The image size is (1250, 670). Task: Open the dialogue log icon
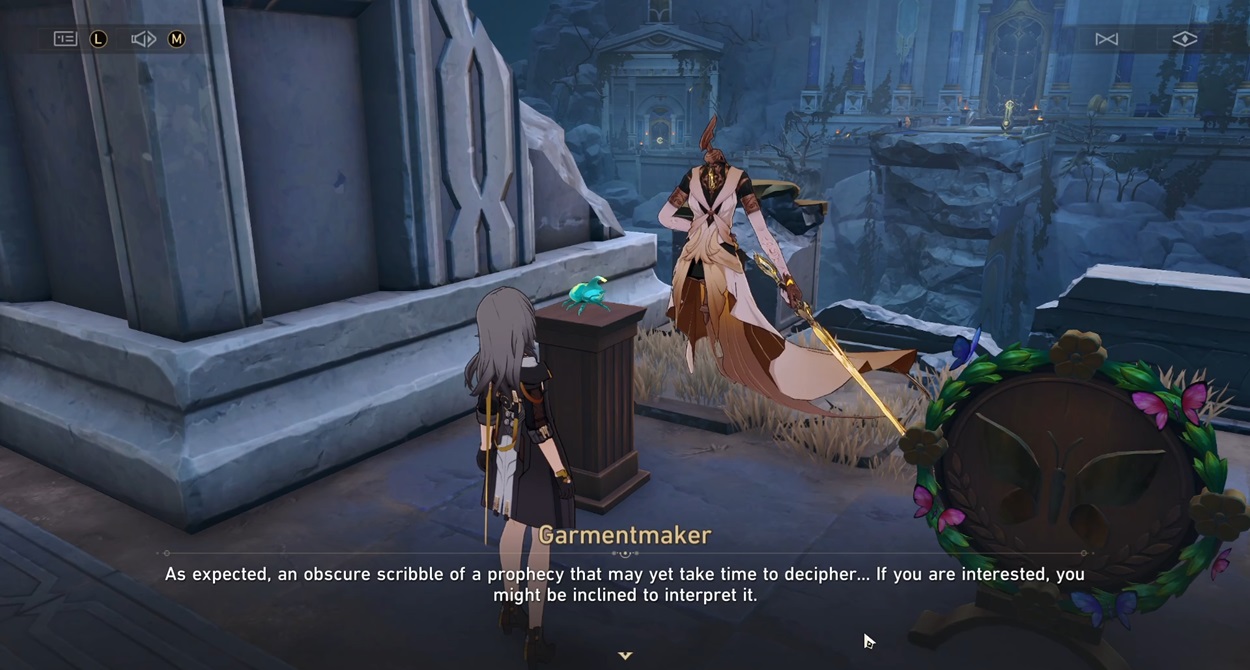(65, 39)
